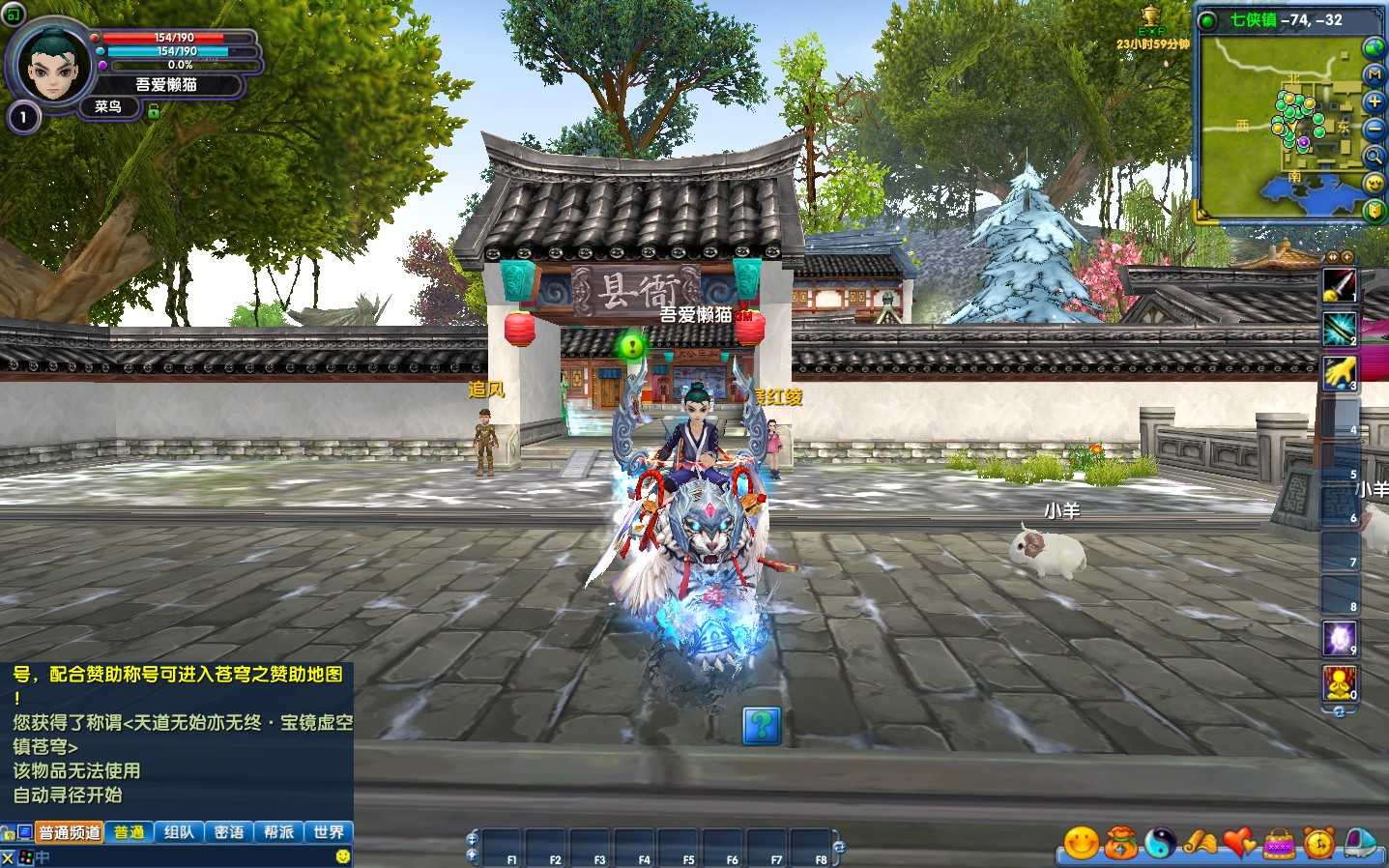
Task: Open the chat emoji picker smiley
Action: [342, 856]
